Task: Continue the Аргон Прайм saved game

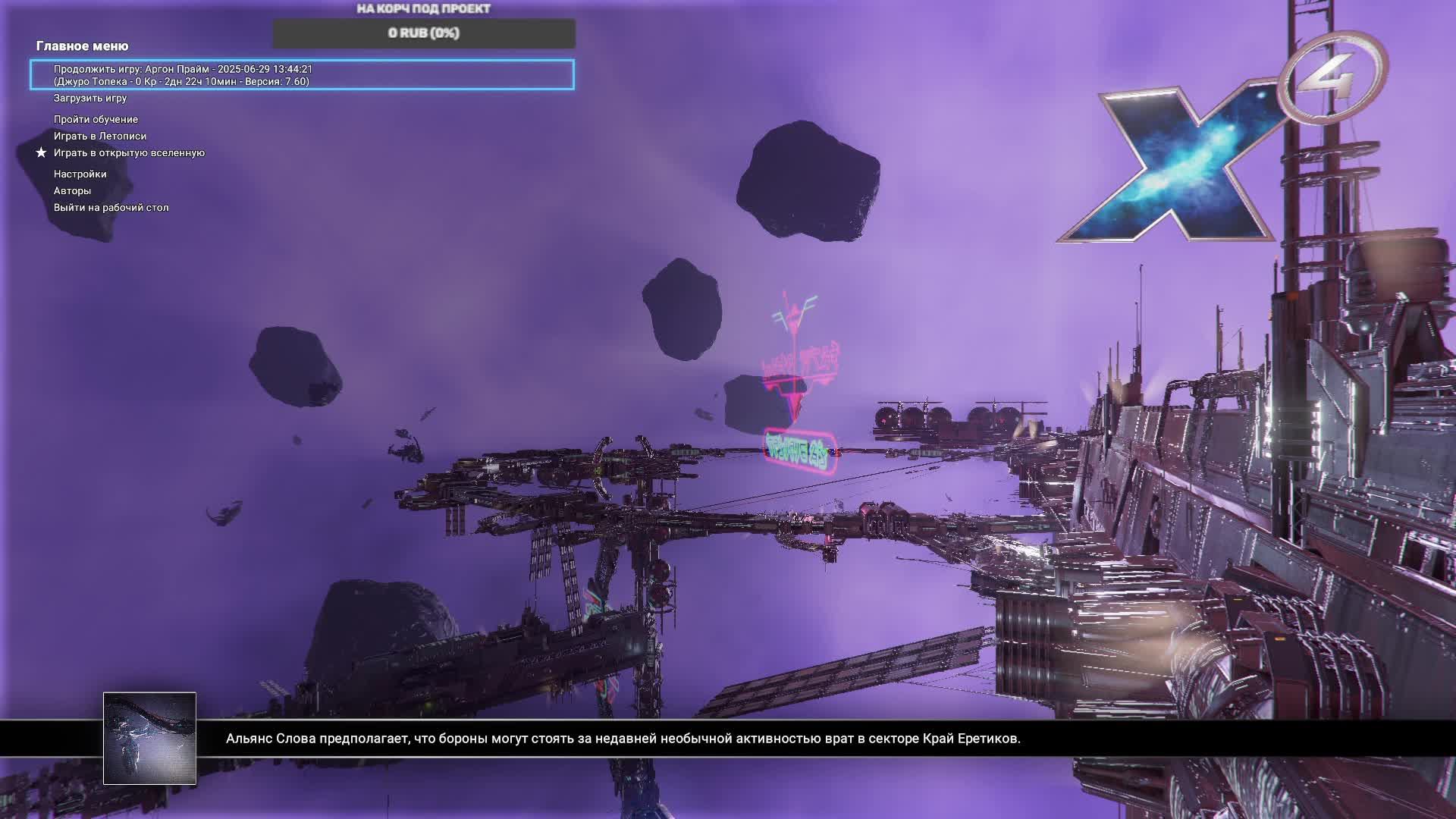Action: click(x=302, y=75)
